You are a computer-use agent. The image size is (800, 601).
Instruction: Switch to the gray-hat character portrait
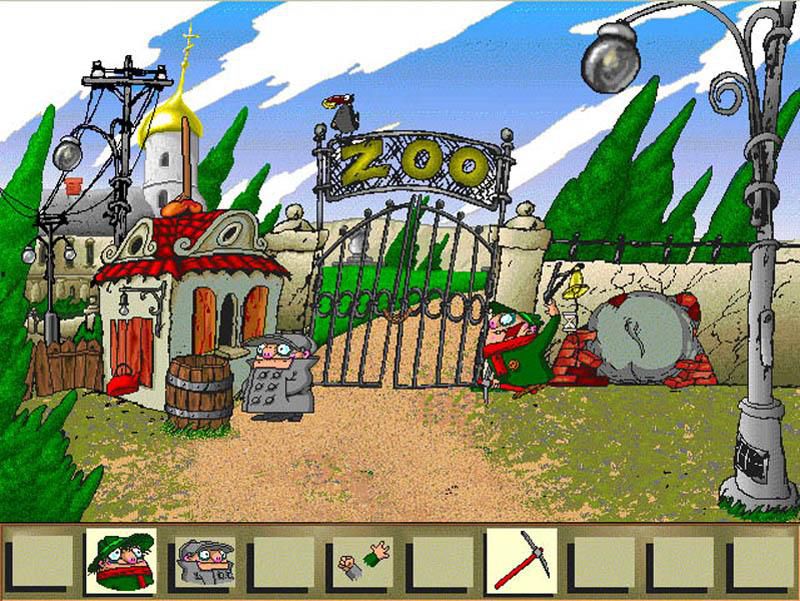203,562
